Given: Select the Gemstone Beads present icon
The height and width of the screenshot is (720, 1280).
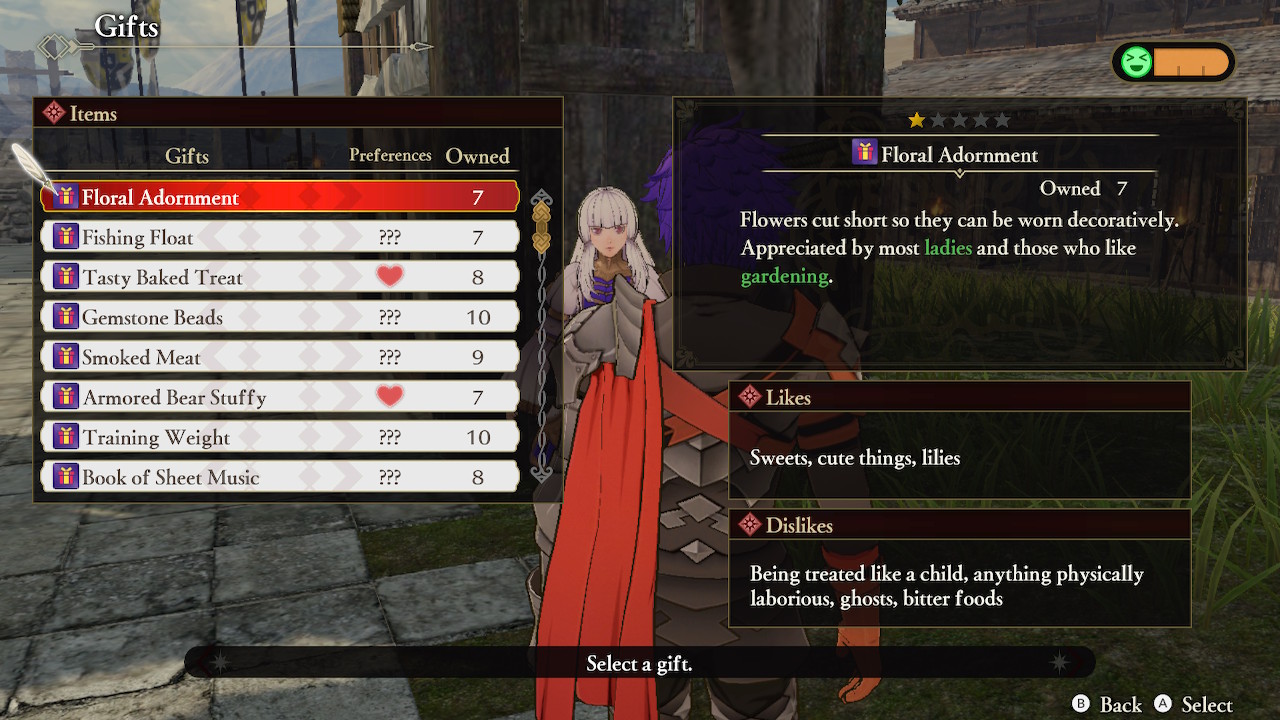Looking at the screenshot, I should 65,316.
